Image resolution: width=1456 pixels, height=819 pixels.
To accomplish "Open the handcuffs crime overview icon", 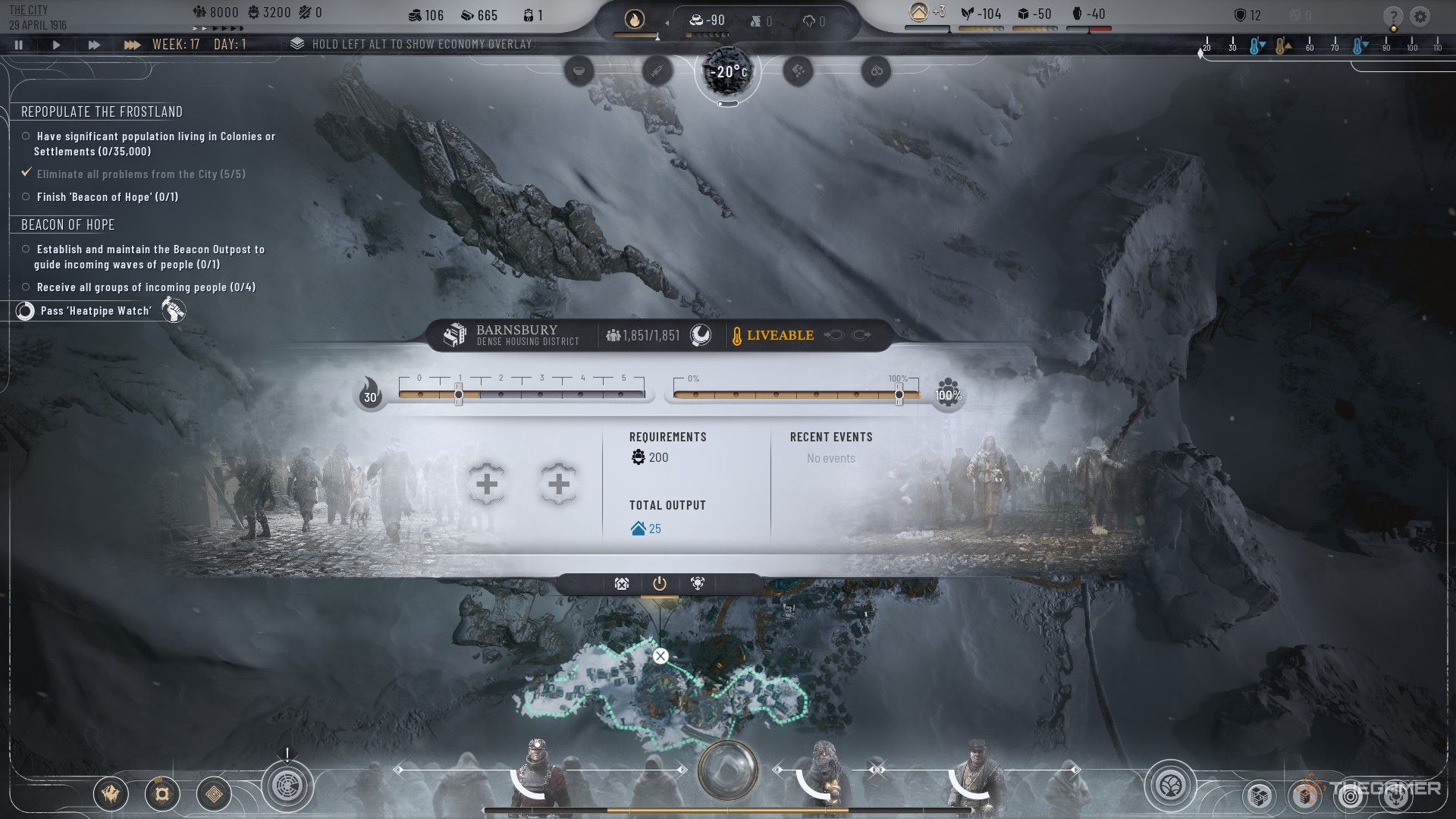I will click(876, 71).
